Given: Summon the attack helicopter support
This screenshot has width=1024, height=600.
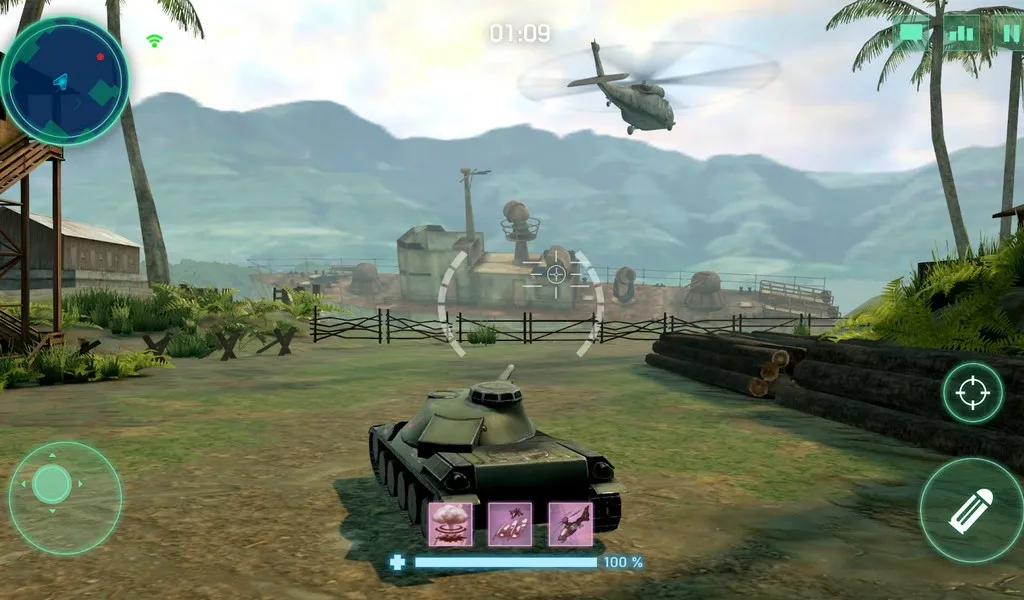Looking at the screenshot, I should 570,523.
